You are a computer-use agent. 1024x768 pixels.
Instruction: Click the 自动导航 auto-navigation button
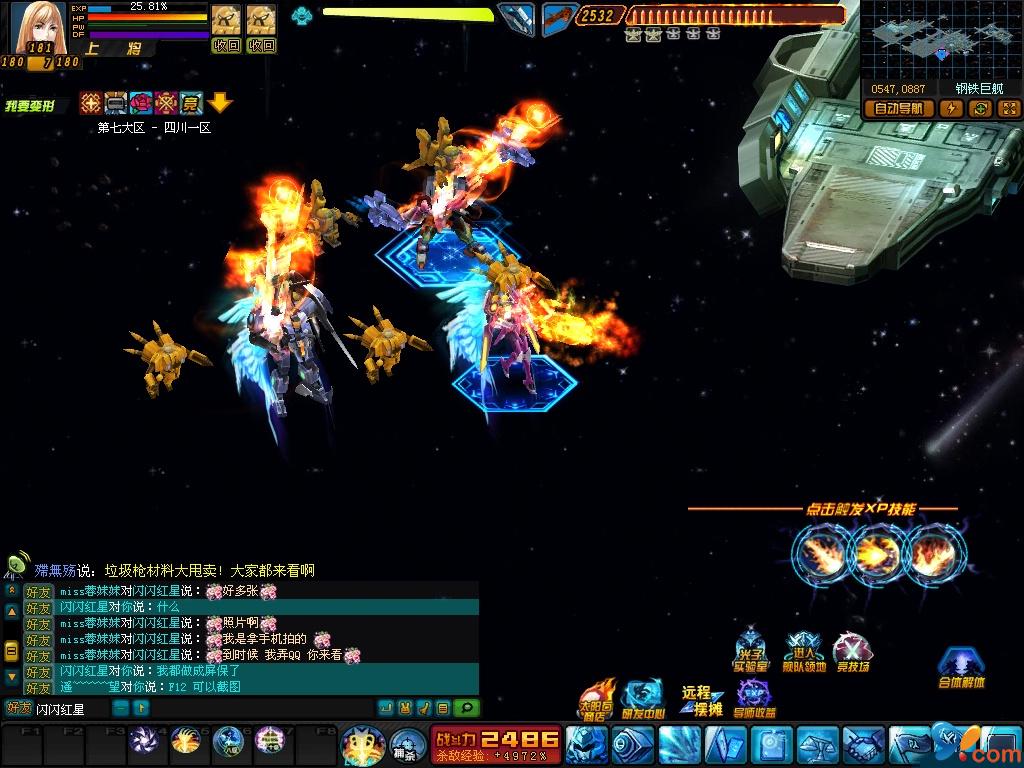[x=898, y=109]
